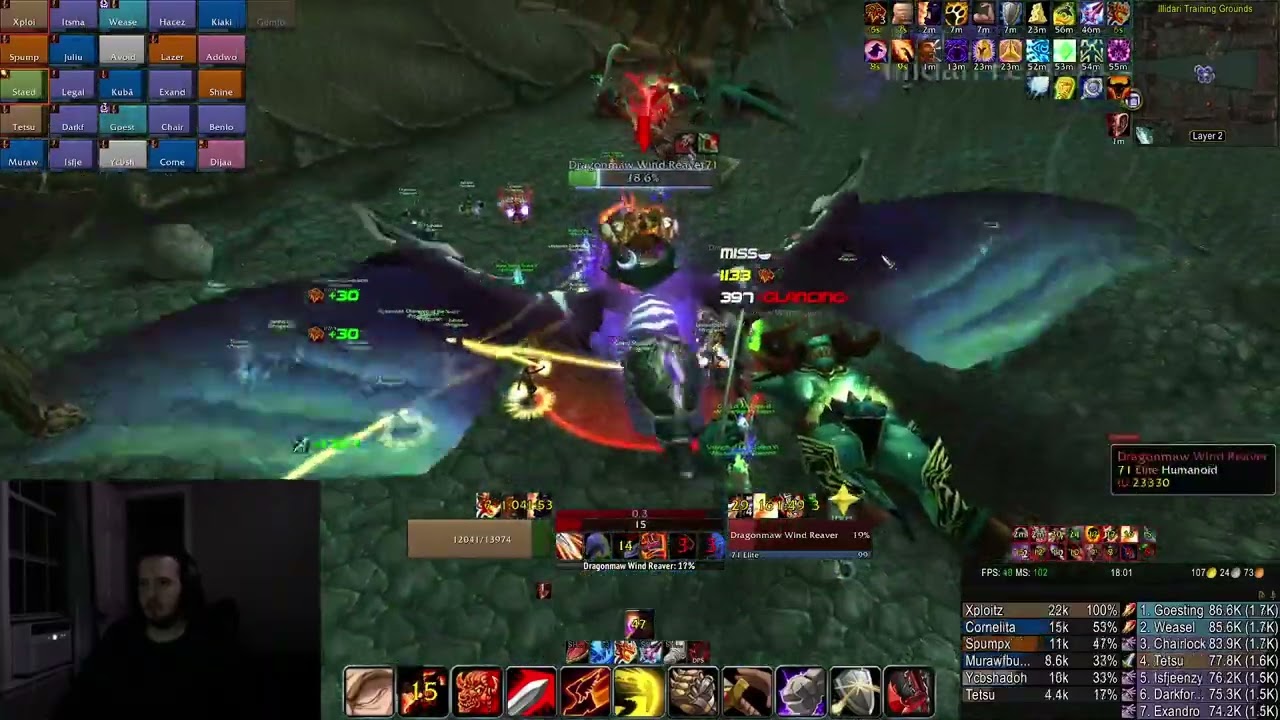1280x720 pixels.
Task: Activate the armored gauntlet ability
Action: (x=693, y=692)
